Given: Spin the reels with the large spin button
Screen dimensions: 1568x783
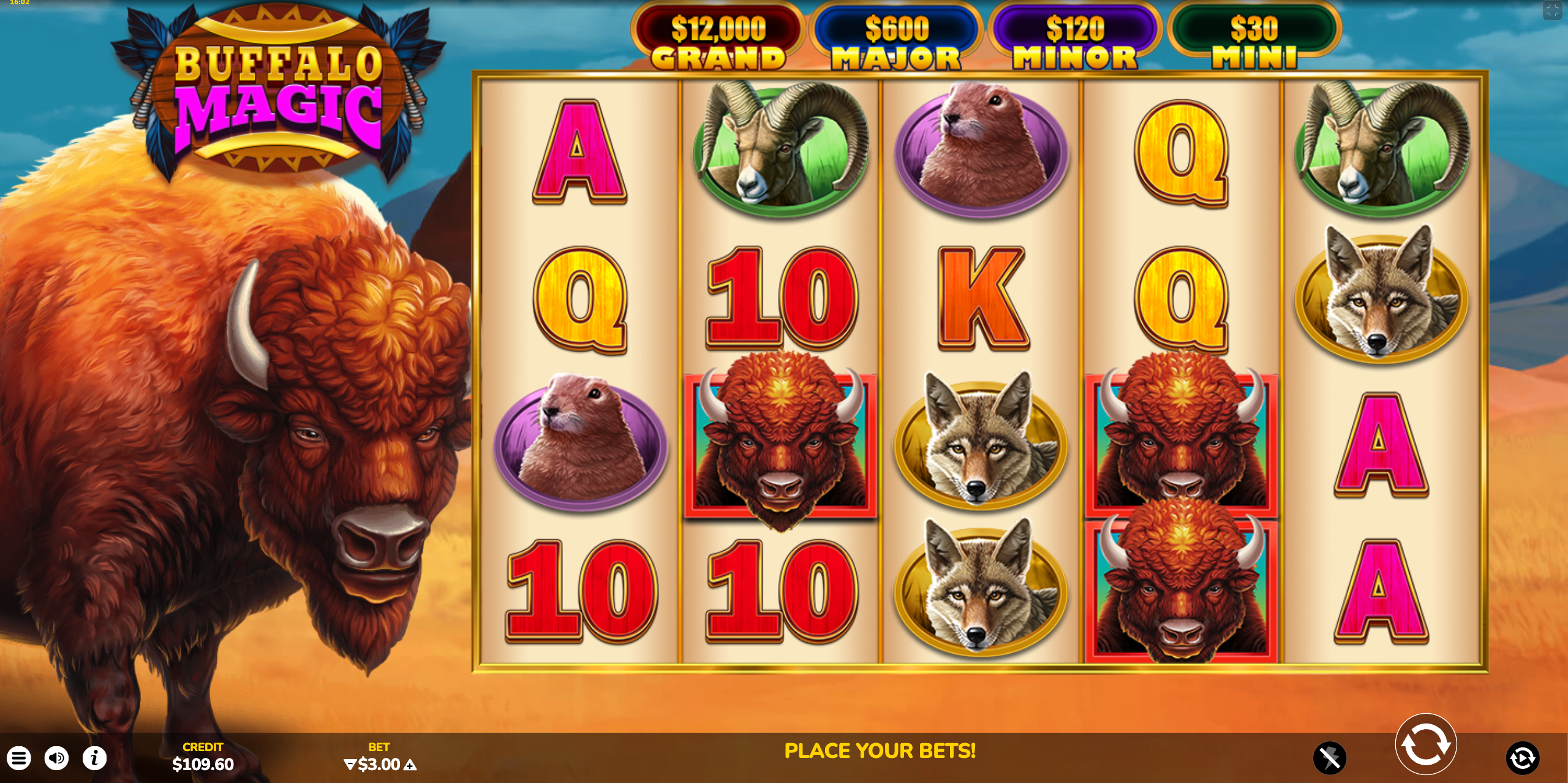Looking at the screenshot, I should (x=1425, y=744).
